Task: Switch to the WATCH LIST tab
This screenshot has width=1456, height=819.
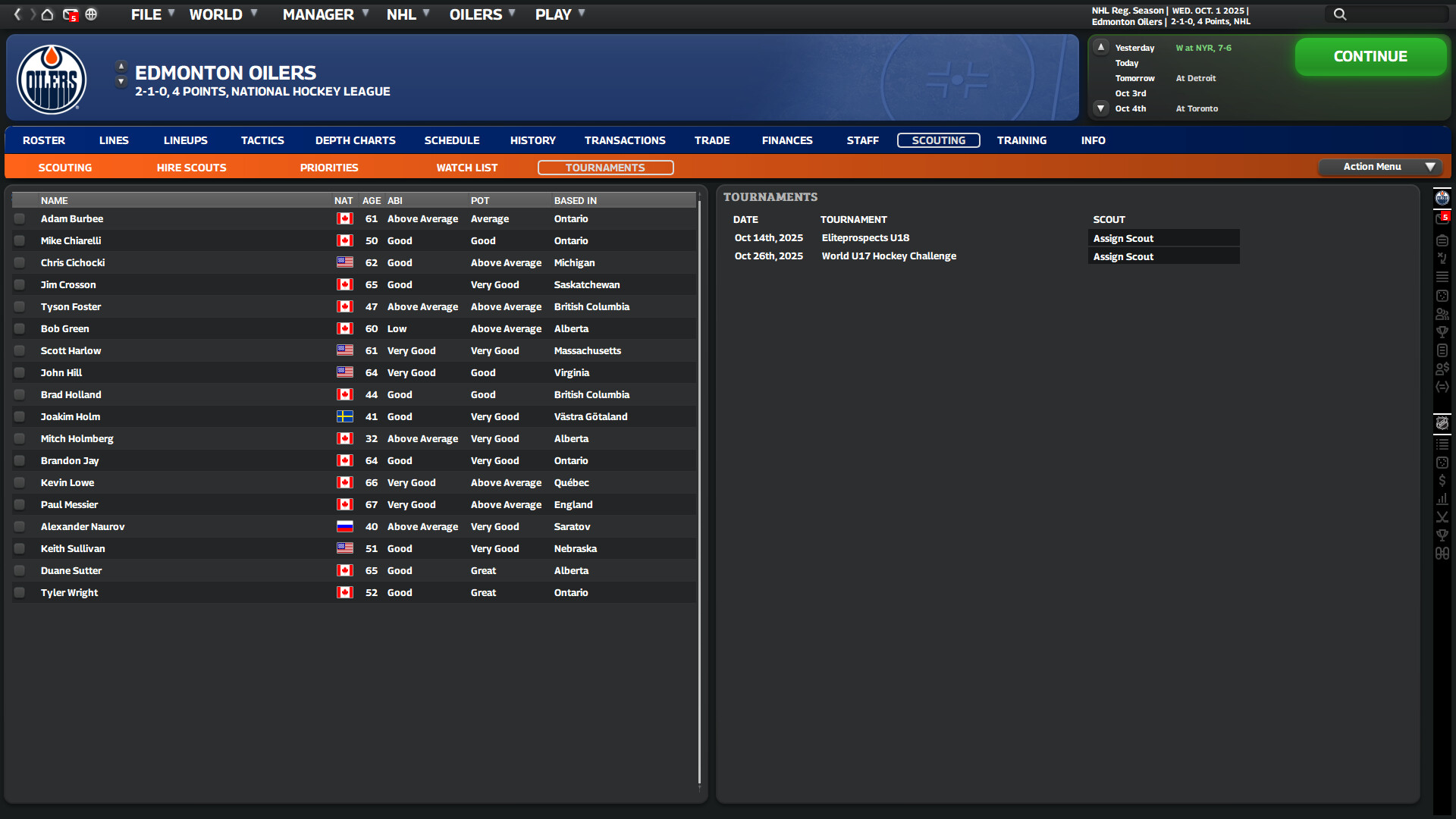Action: pyautogui.click(x=466, y=167)
